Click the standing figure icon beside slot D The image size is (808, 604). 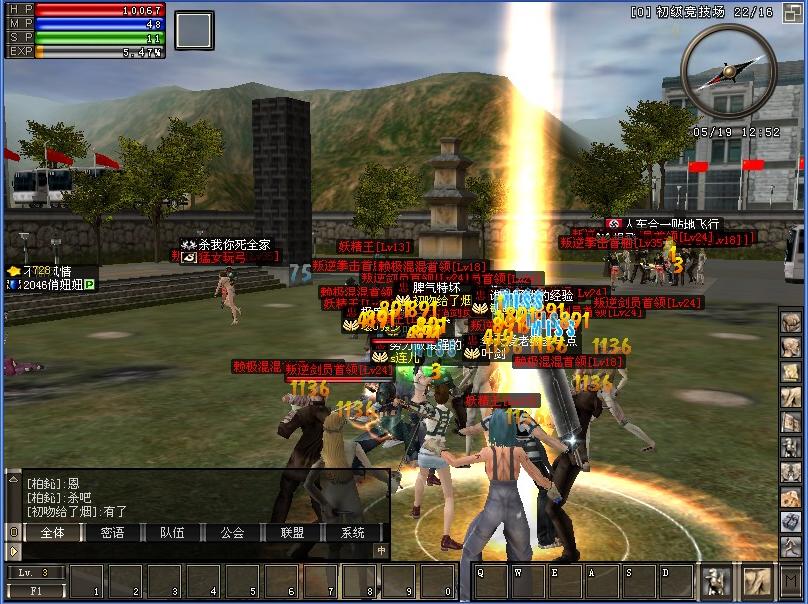point(716,580)
